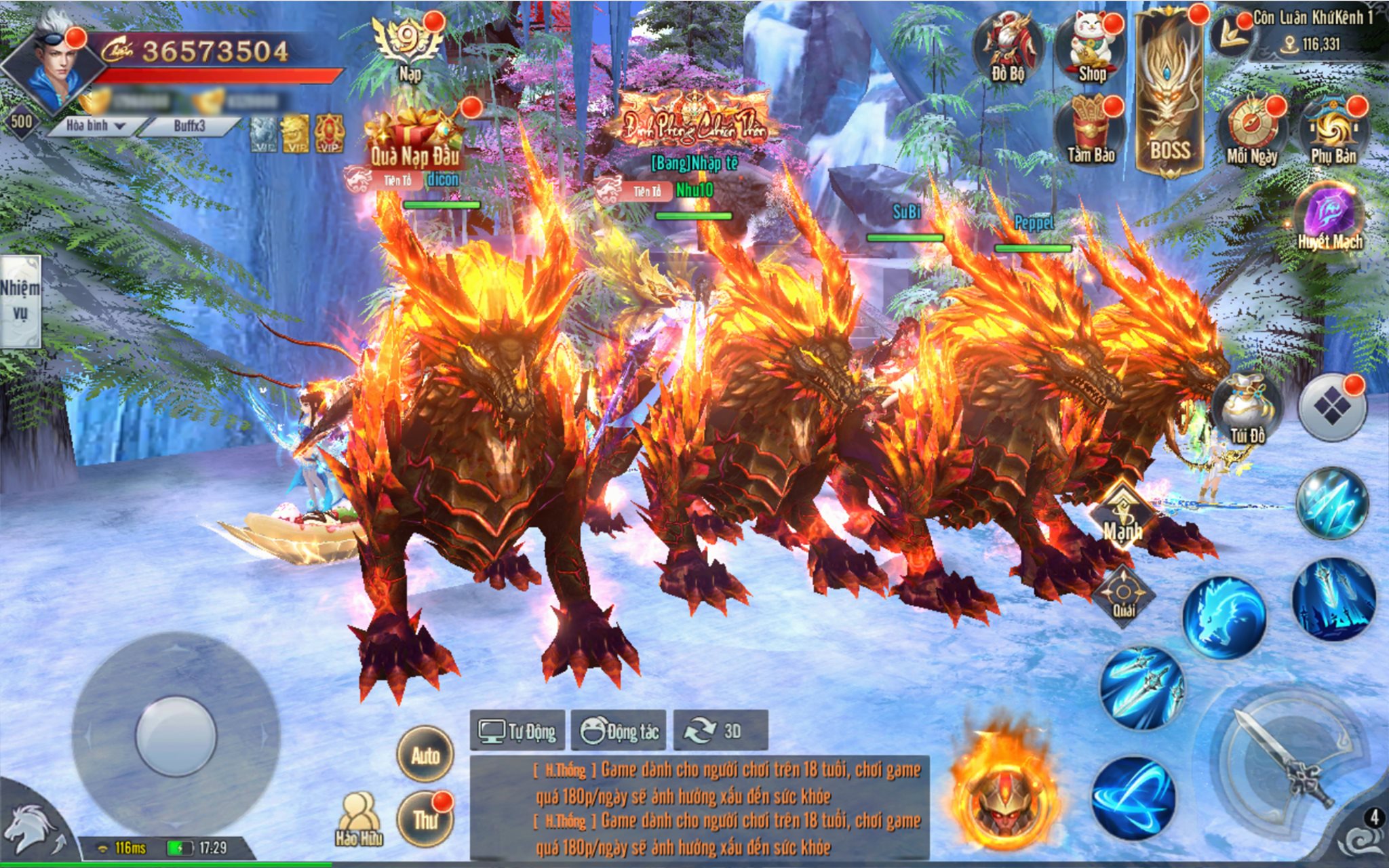
Task: Toggle the Auto combat button
Action: (425, 755)
